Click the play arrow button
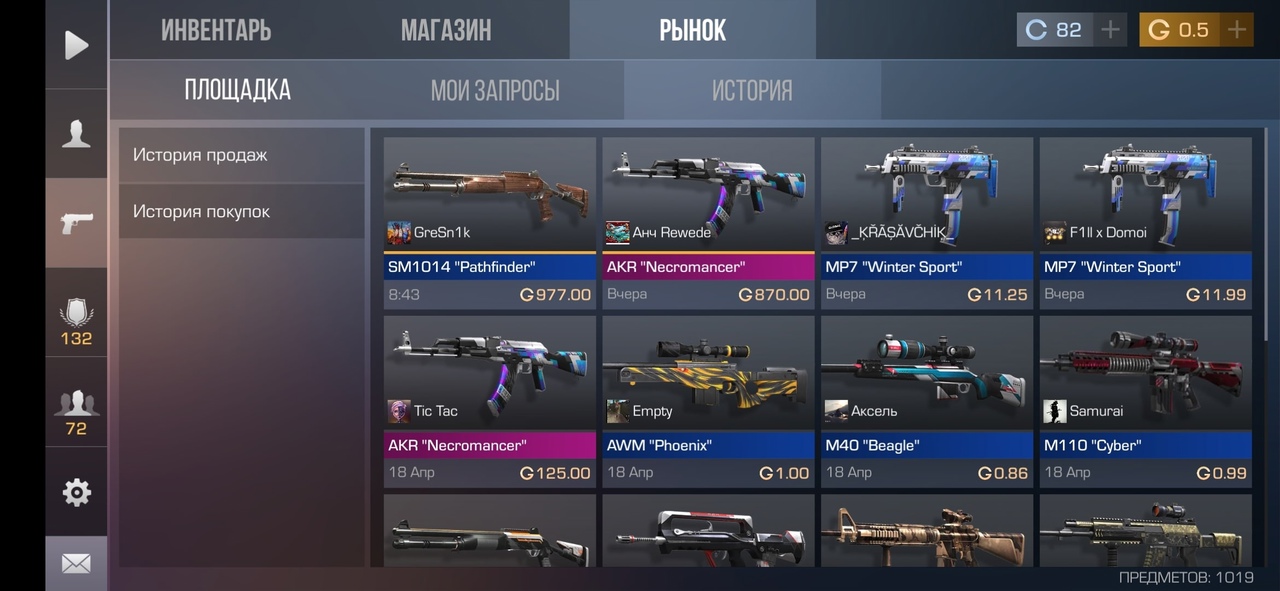 pos(76,45)
